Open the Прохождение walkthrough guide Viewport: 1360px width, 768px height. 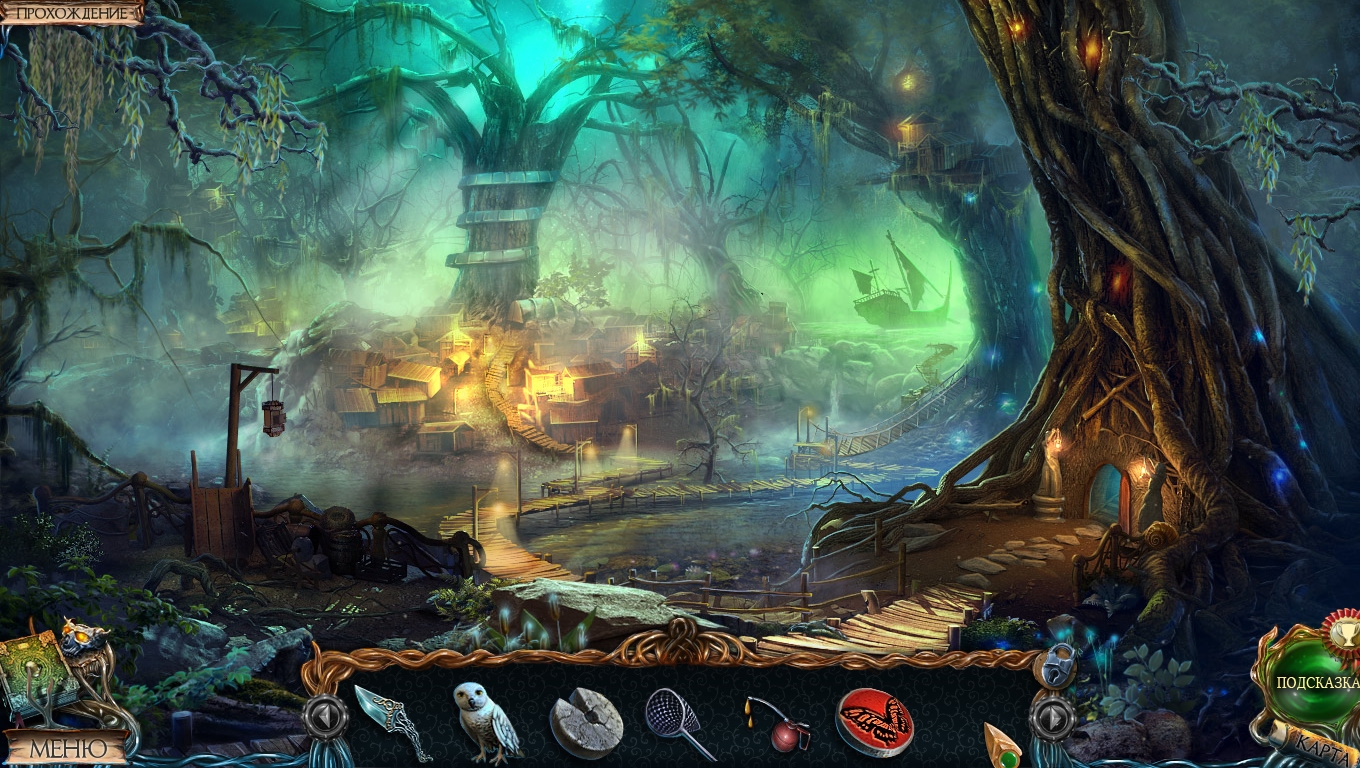tap(72, 13)
